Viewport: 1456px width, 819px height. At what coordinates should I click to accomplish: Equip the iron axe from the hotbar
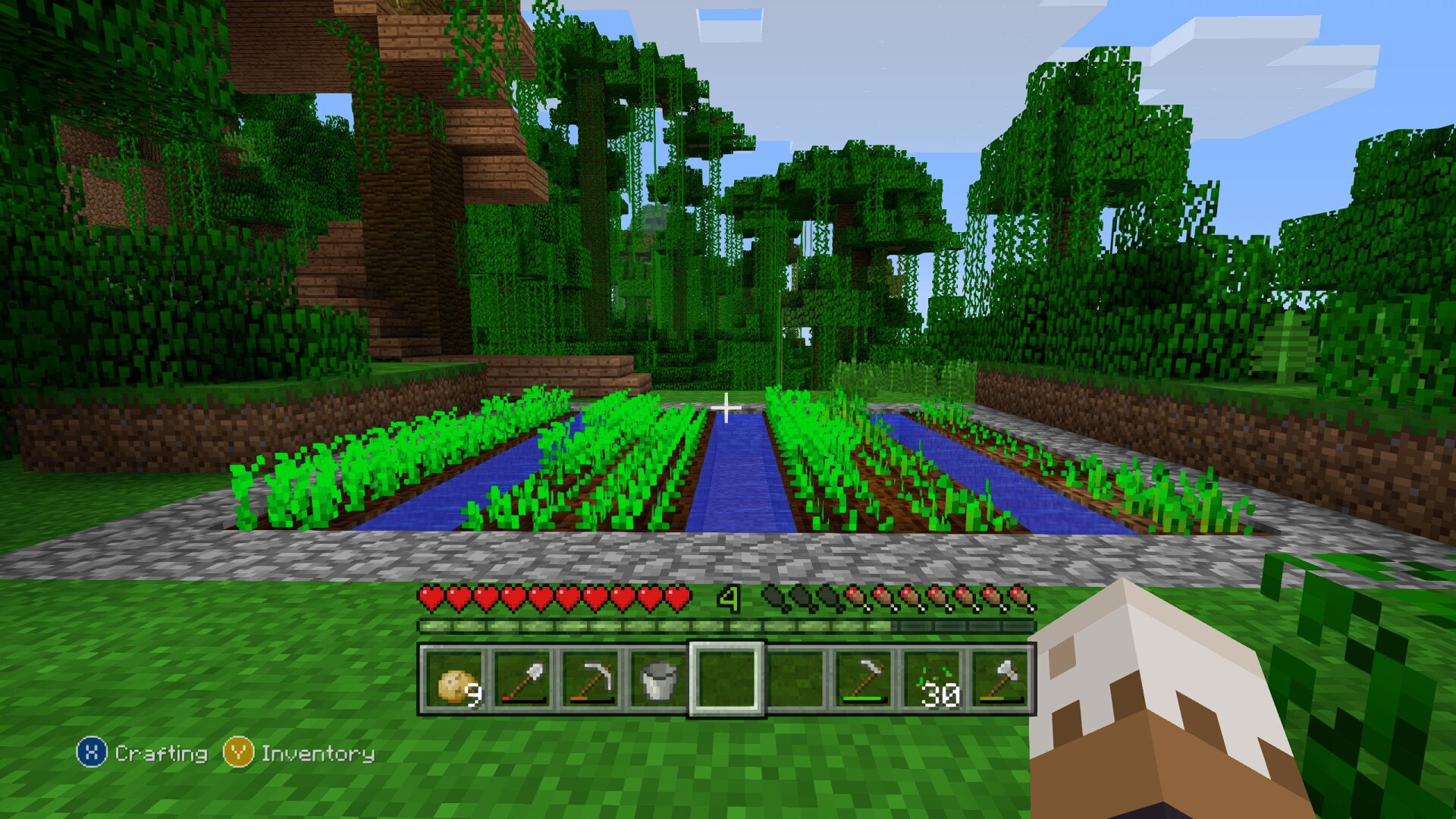(x=1000, y=680)
